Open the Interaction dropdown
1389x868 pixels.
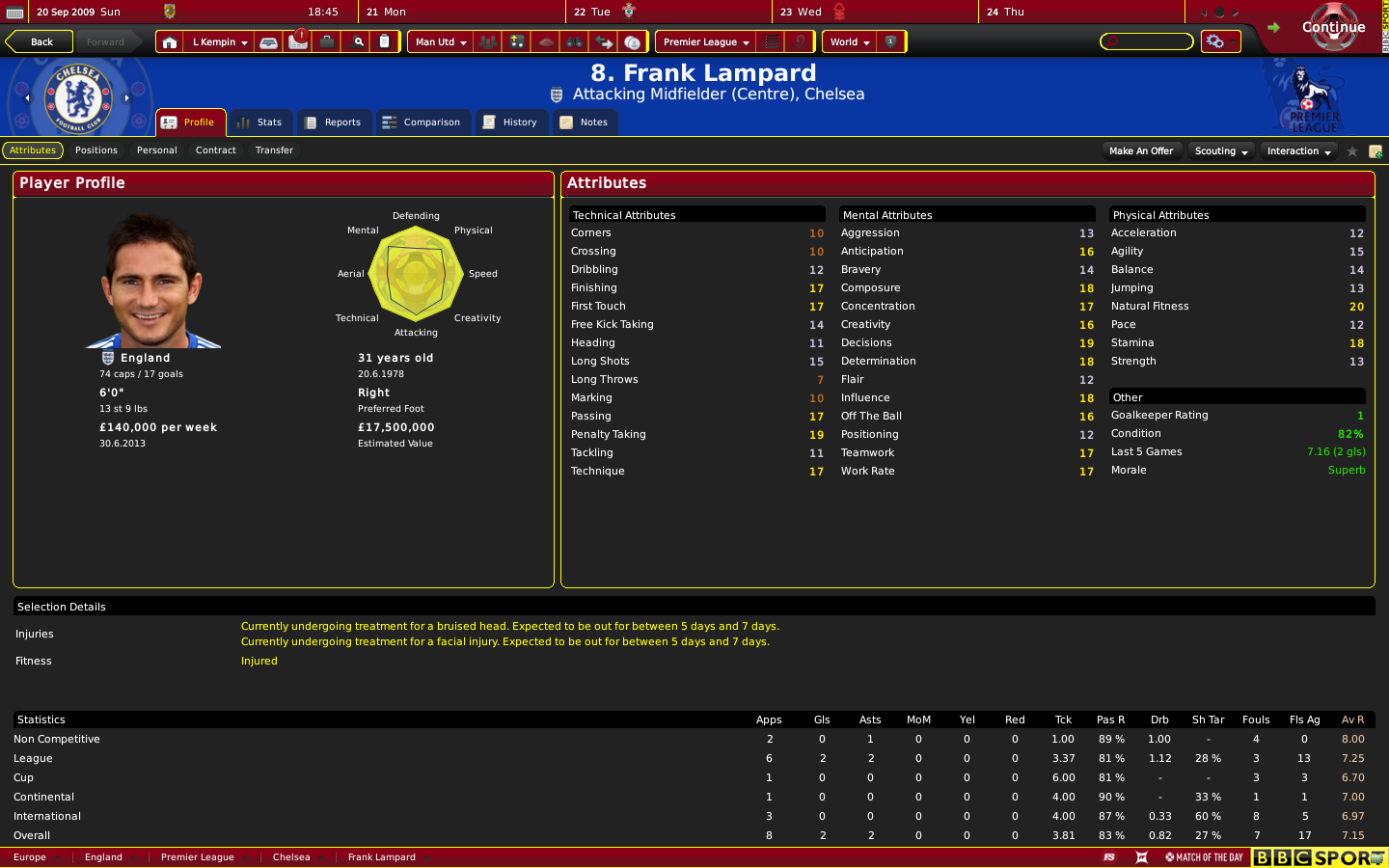coord(1298,151)
